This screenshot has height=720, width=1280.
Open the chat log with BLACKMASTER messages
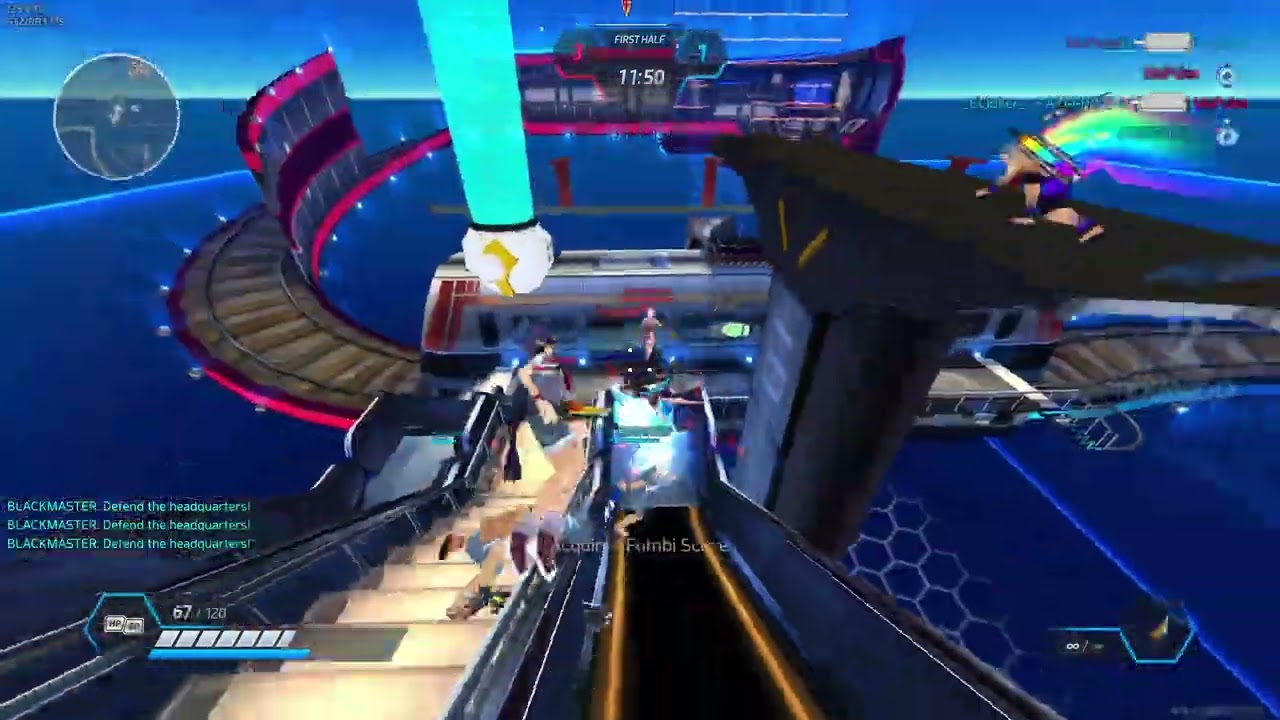(x=128, y=525)
